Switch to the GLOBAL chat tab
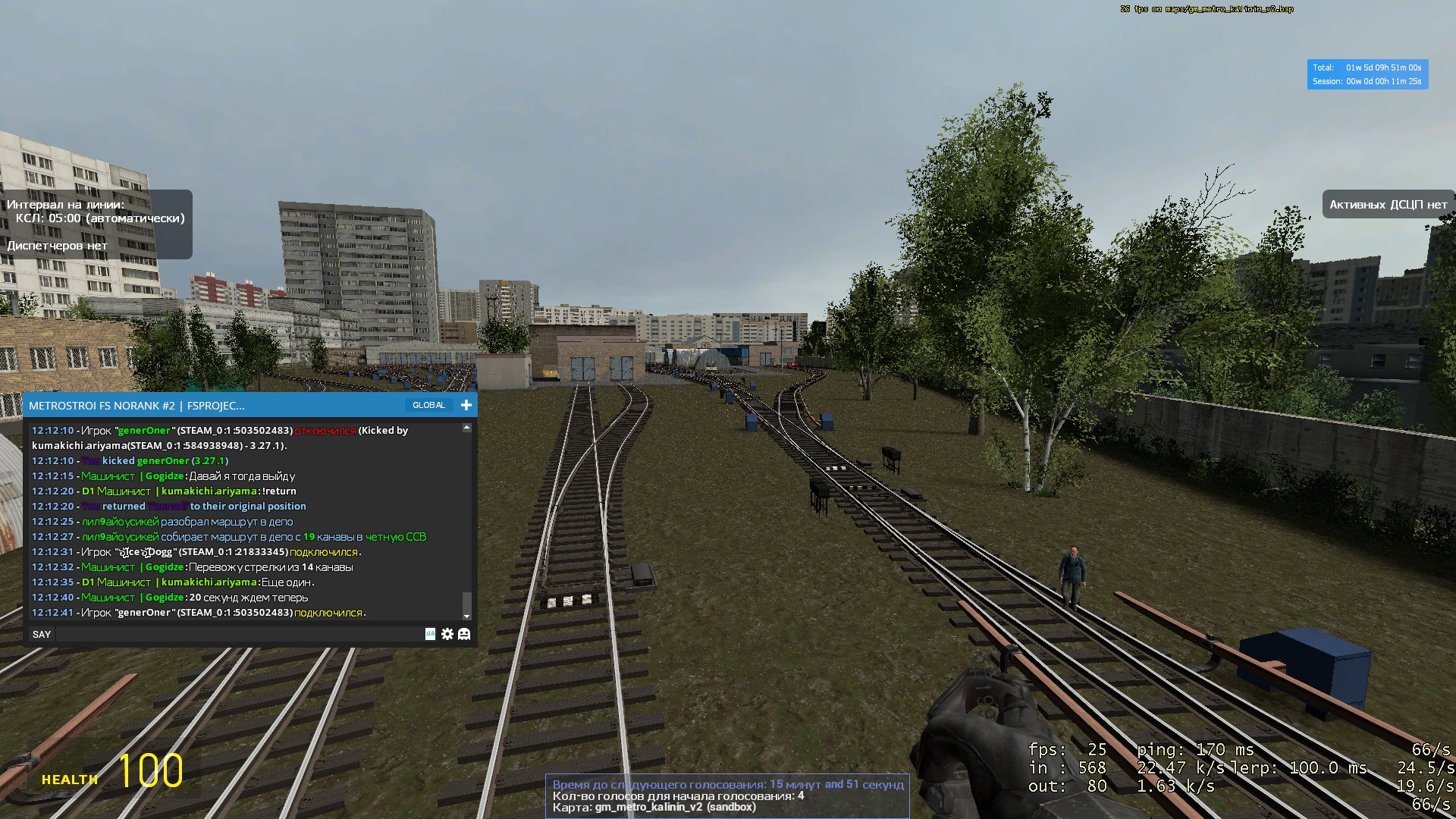The width and height of the screenshot is (1456, 819). pyautogui.click(x=428, y=405)
